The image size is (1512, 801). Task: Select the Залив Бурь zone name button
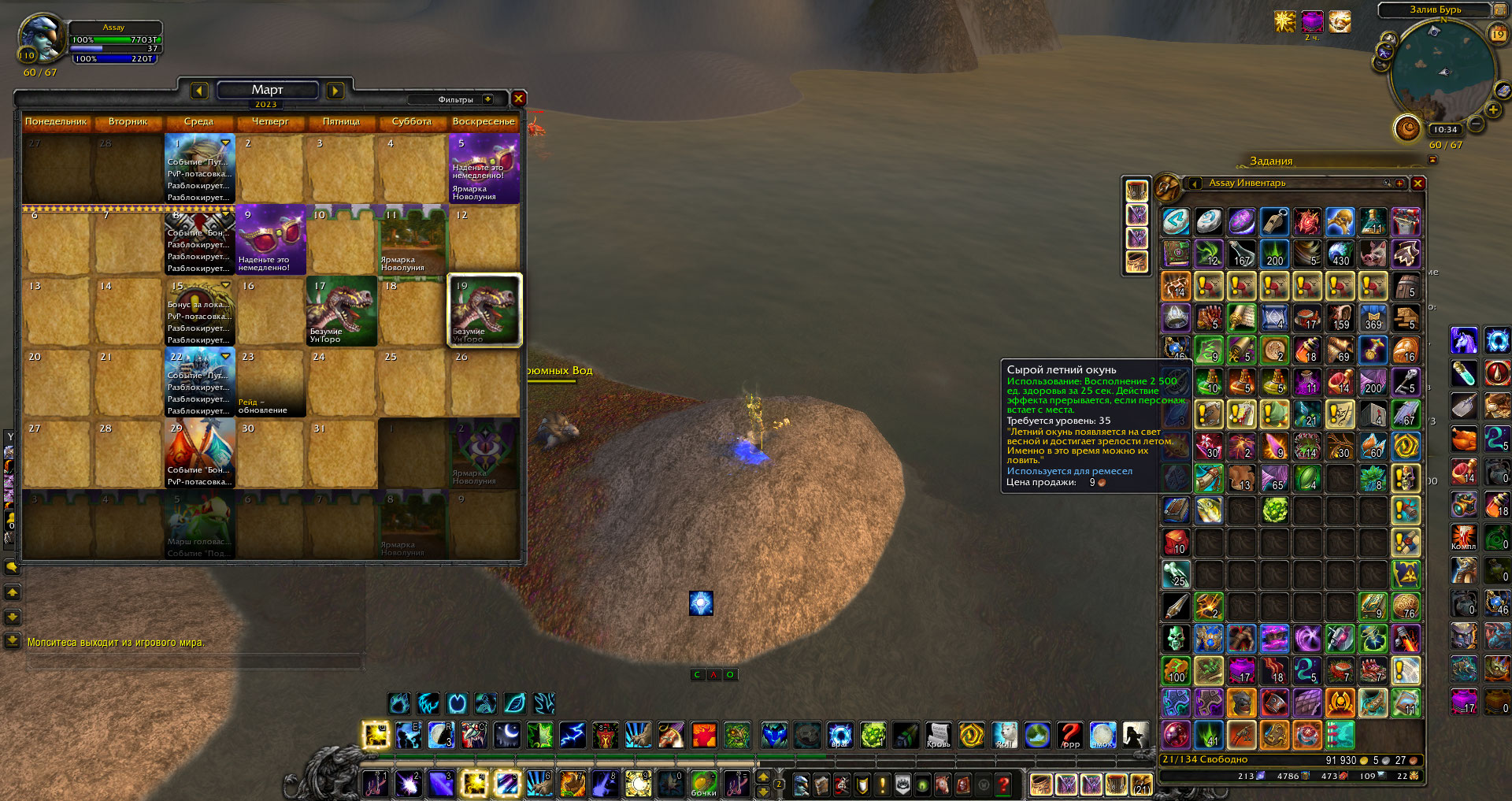pos(1435,9)
